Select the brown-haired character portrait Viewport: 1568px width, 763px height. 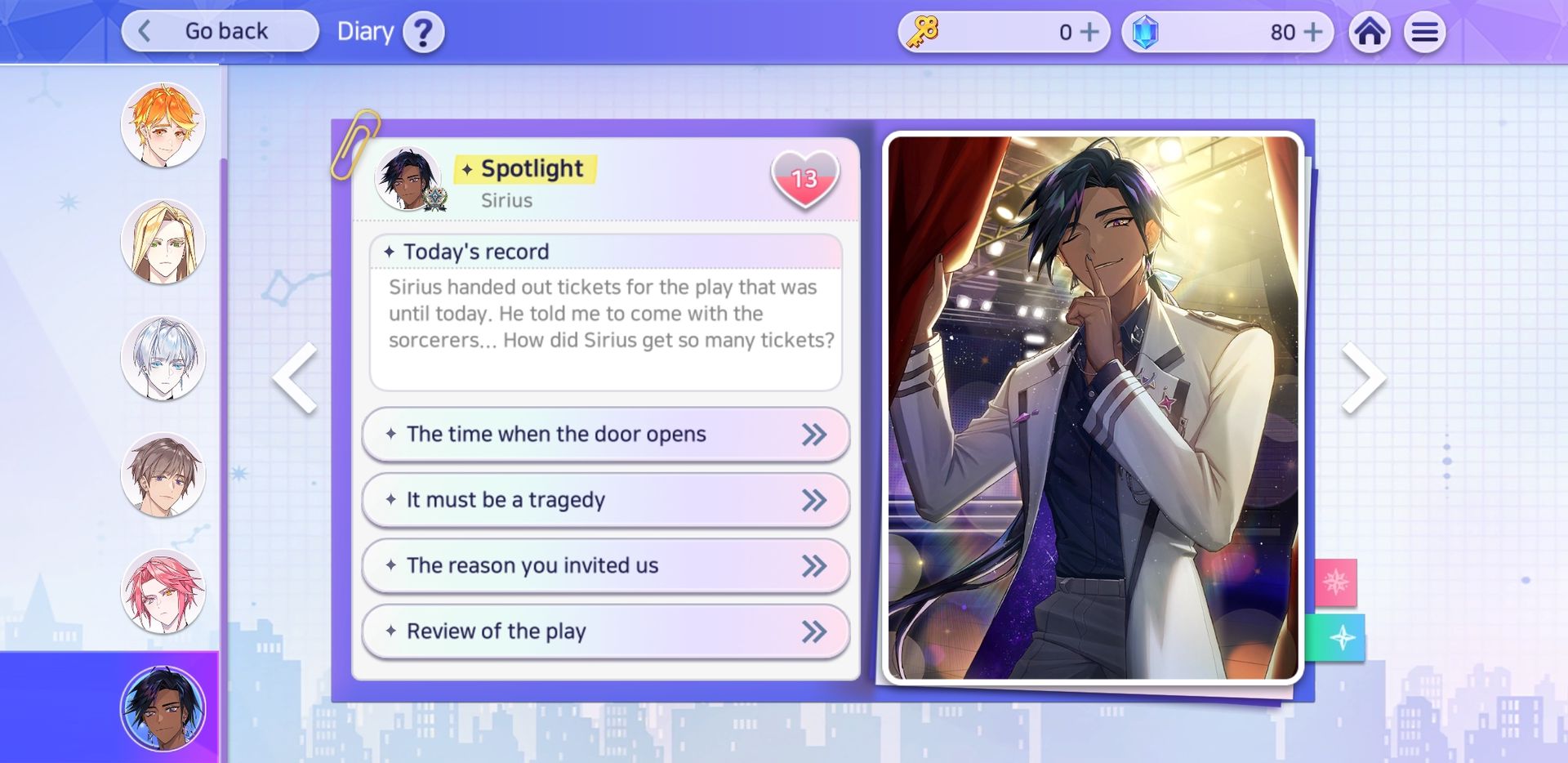pyautogui.click(x=163, y=475)
